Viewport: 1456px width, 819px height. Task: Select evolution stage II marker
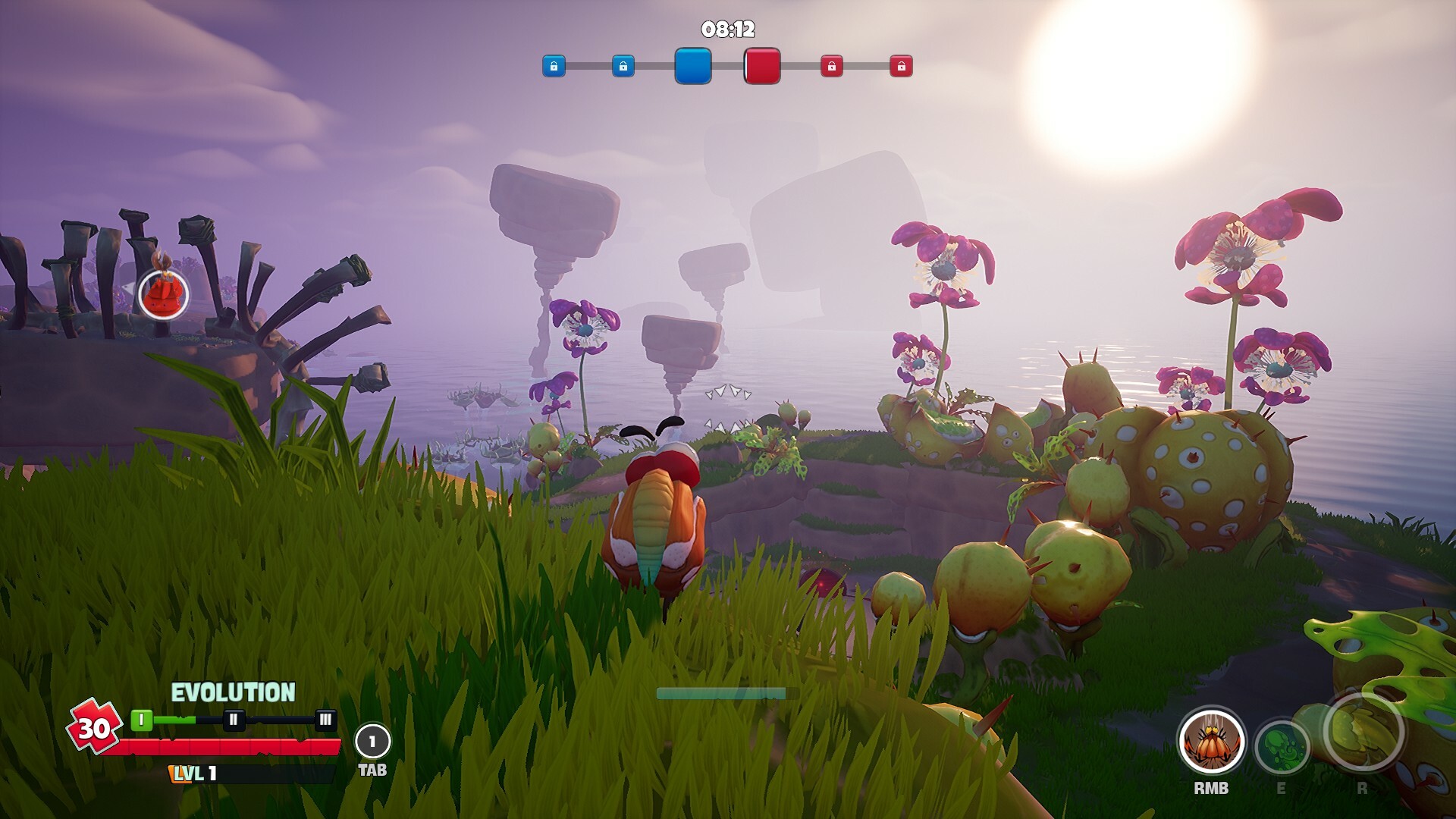(234, 720)
